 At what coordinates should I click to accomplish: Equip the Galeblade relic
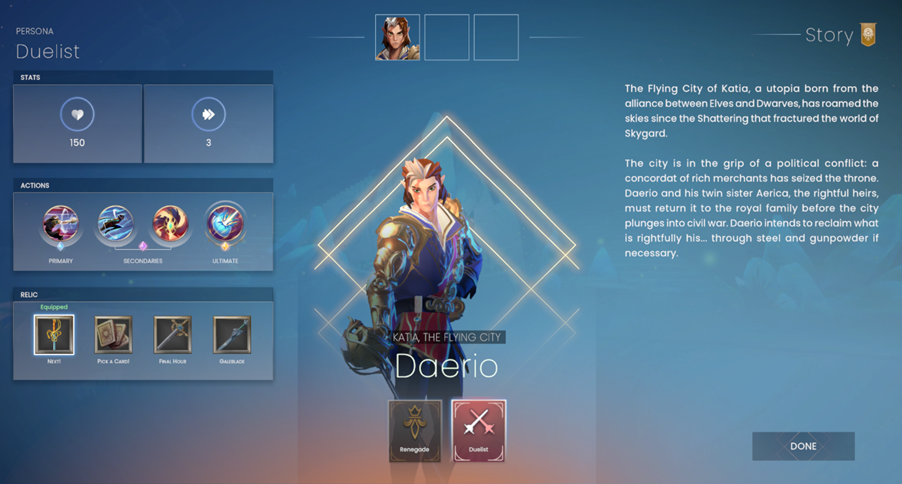(232, 335)
